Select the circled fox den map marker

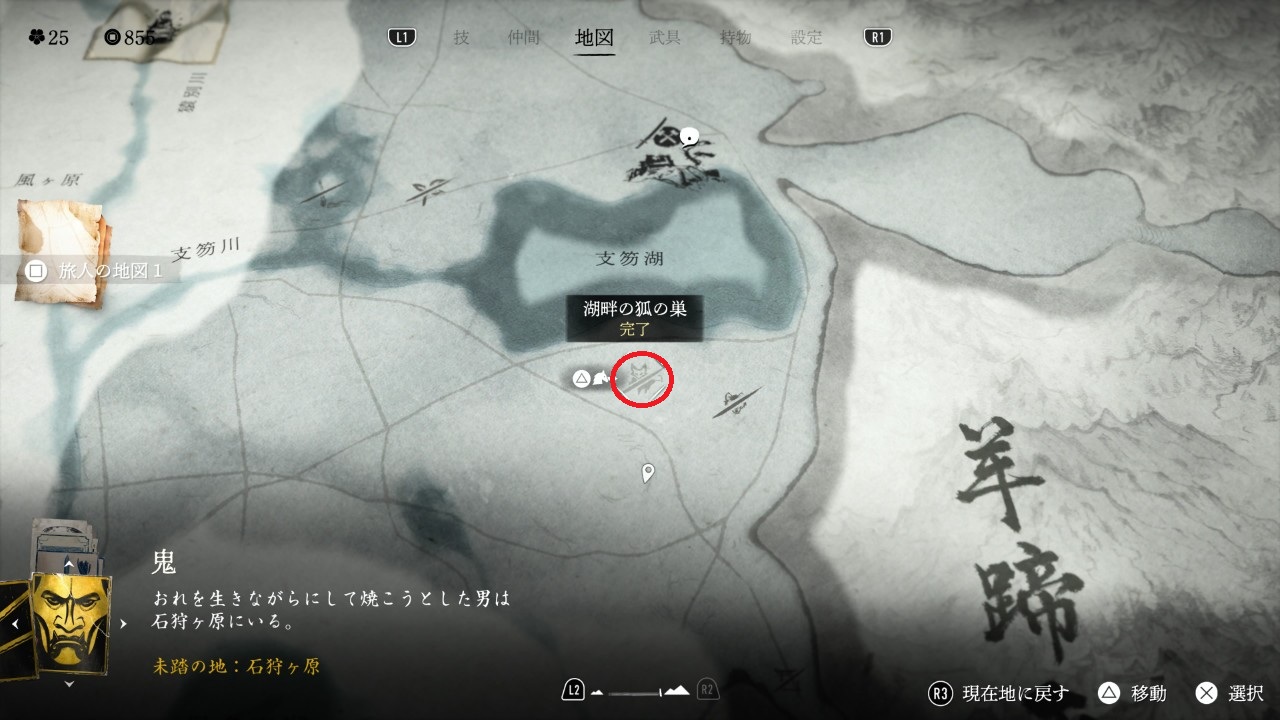coord(642,379)
